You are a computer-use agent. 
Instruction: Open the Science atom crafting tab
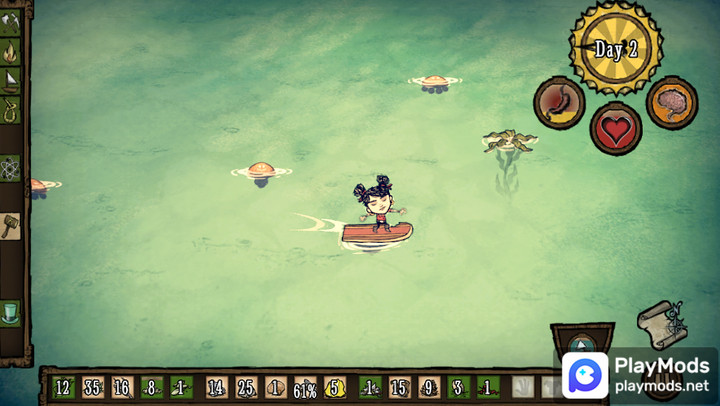click(10, 167)
